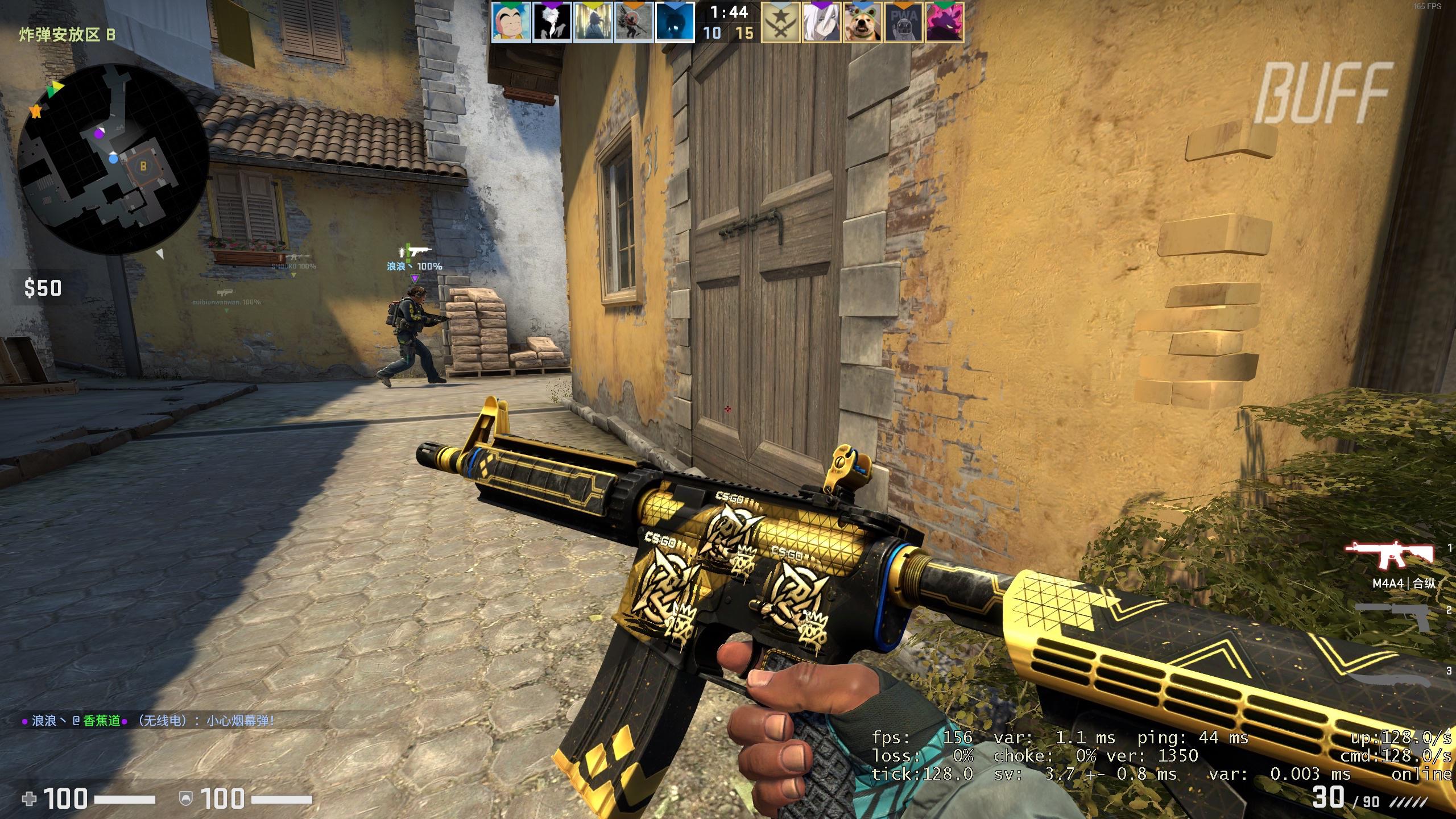Choose the sniper silhouette player avatar
Screen dimensions: 1456x819
634,23
